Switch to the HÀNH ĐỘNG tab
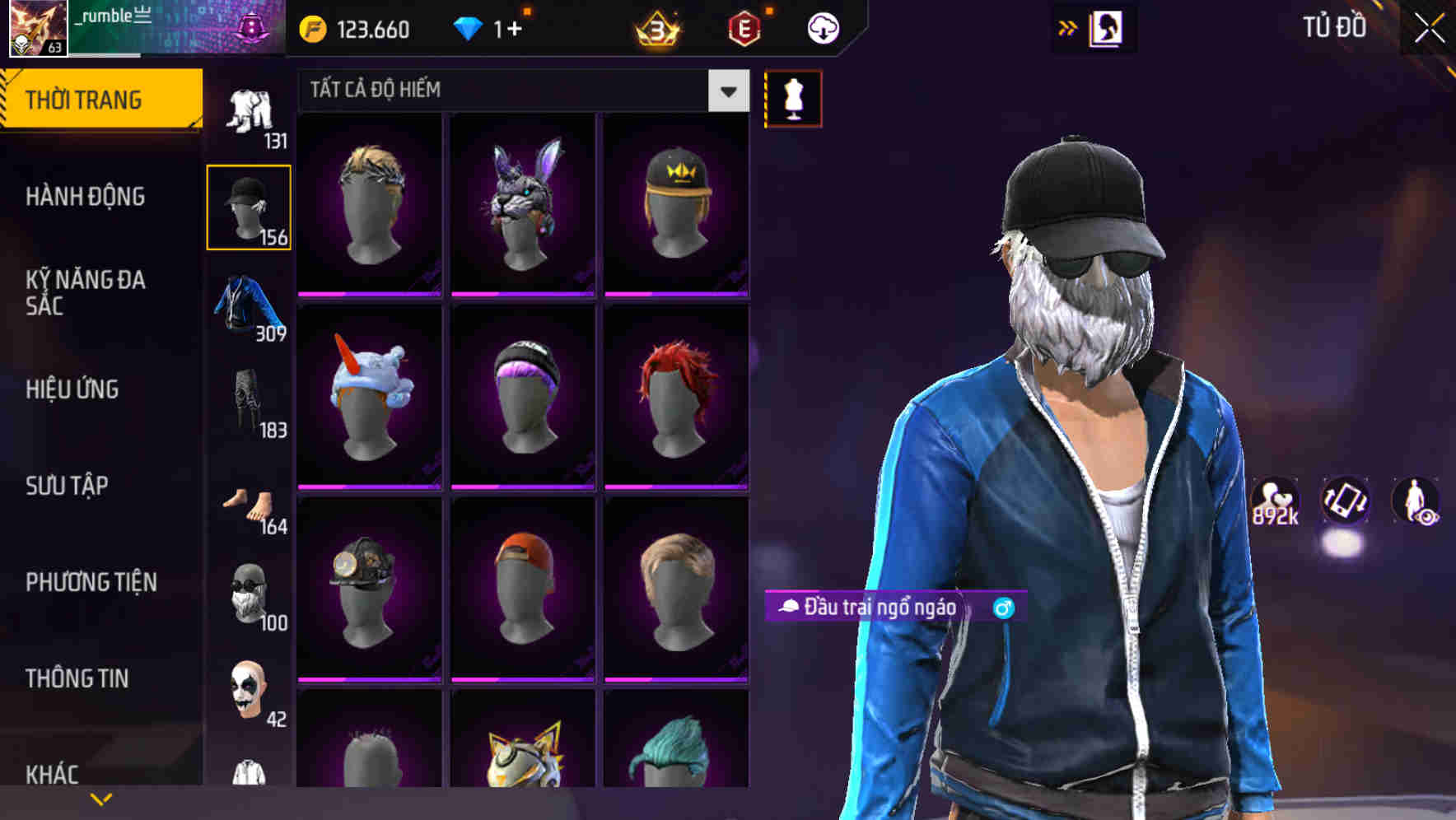Screen dimensions: 1456x820 tap(85, 197)
